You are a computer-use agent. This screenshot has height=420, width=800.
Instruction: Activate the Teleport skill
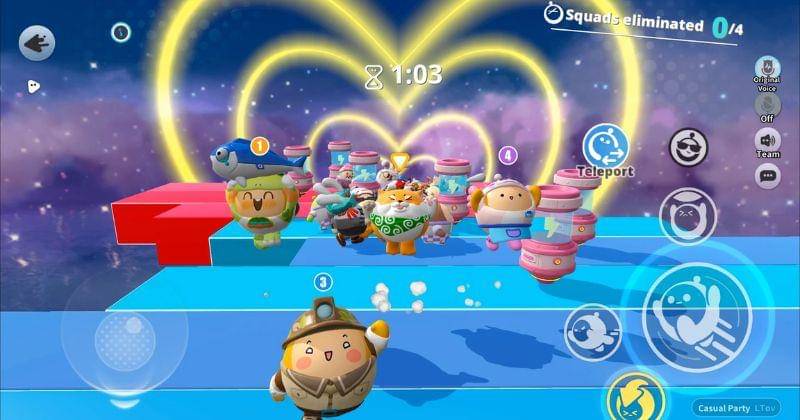click(x=605, y=145)
